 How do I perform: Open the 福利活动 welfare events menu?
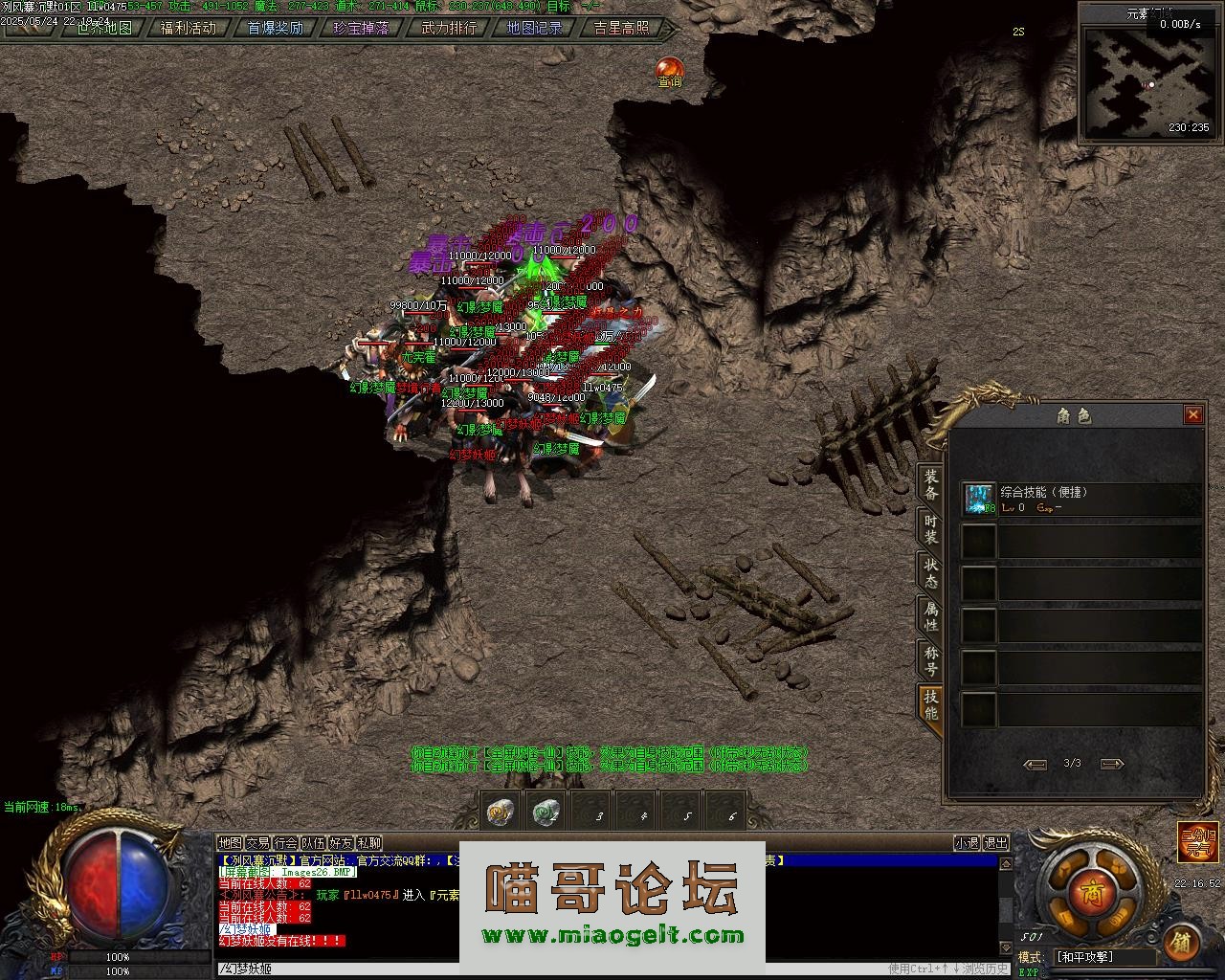click(x=189, y=28)
